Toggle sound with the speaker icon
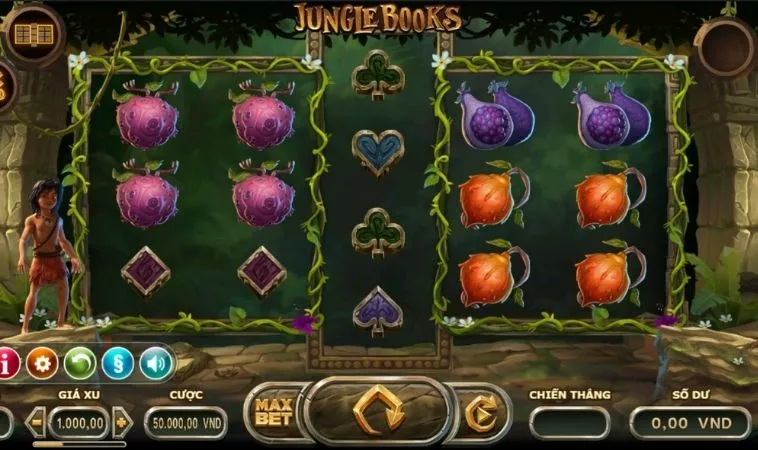 pyautogui.click(x=155, y=363)
